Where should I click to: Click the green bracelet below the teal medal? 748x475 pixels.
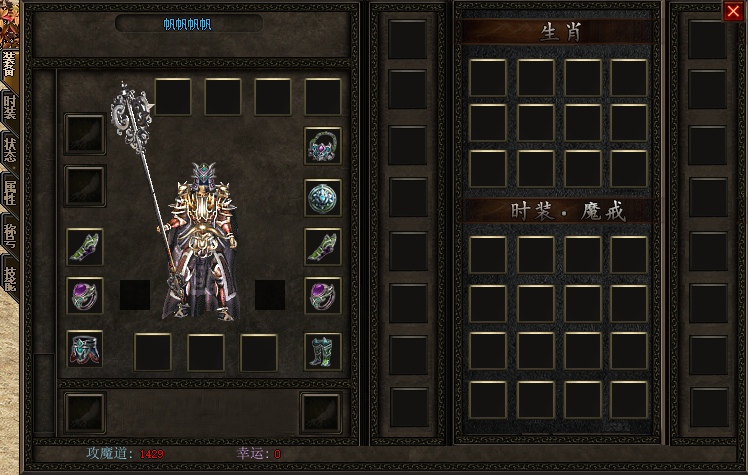tap(323, 246)
